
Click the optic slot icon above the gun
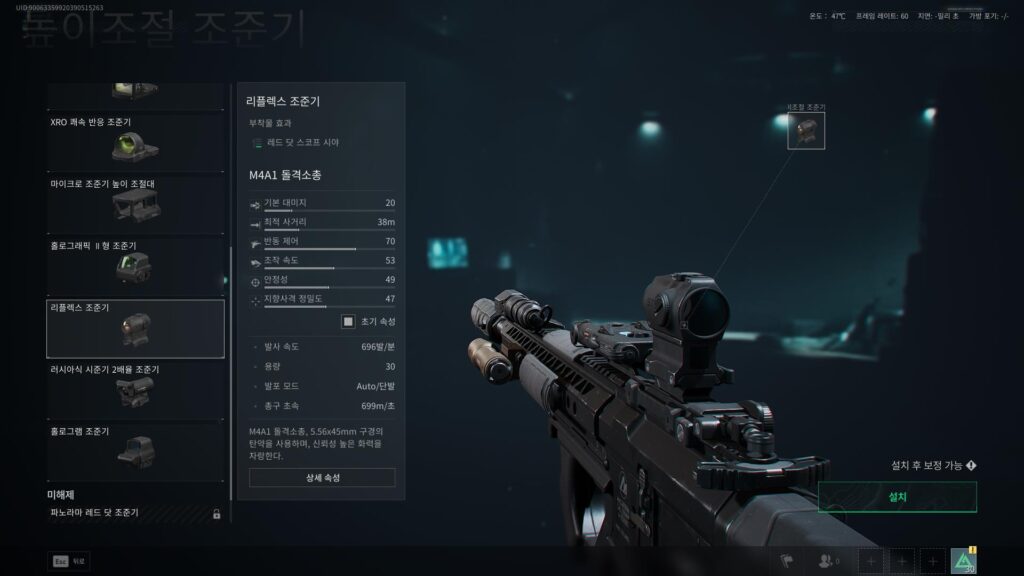[x=806, y=130]
